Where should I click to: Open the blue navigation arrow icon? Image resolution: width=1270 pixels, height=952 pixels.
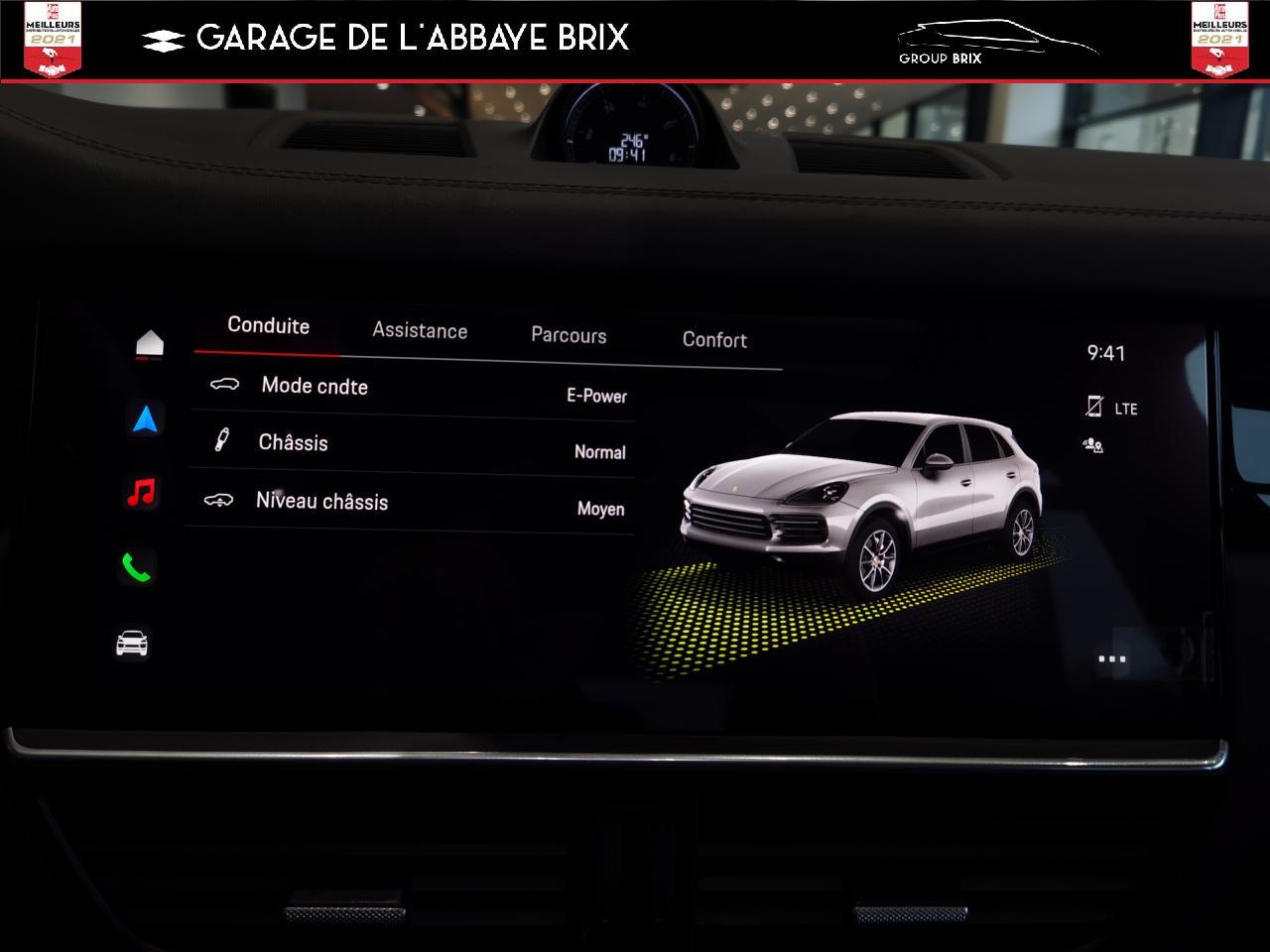pyautogui.click(x=145, y=419)
